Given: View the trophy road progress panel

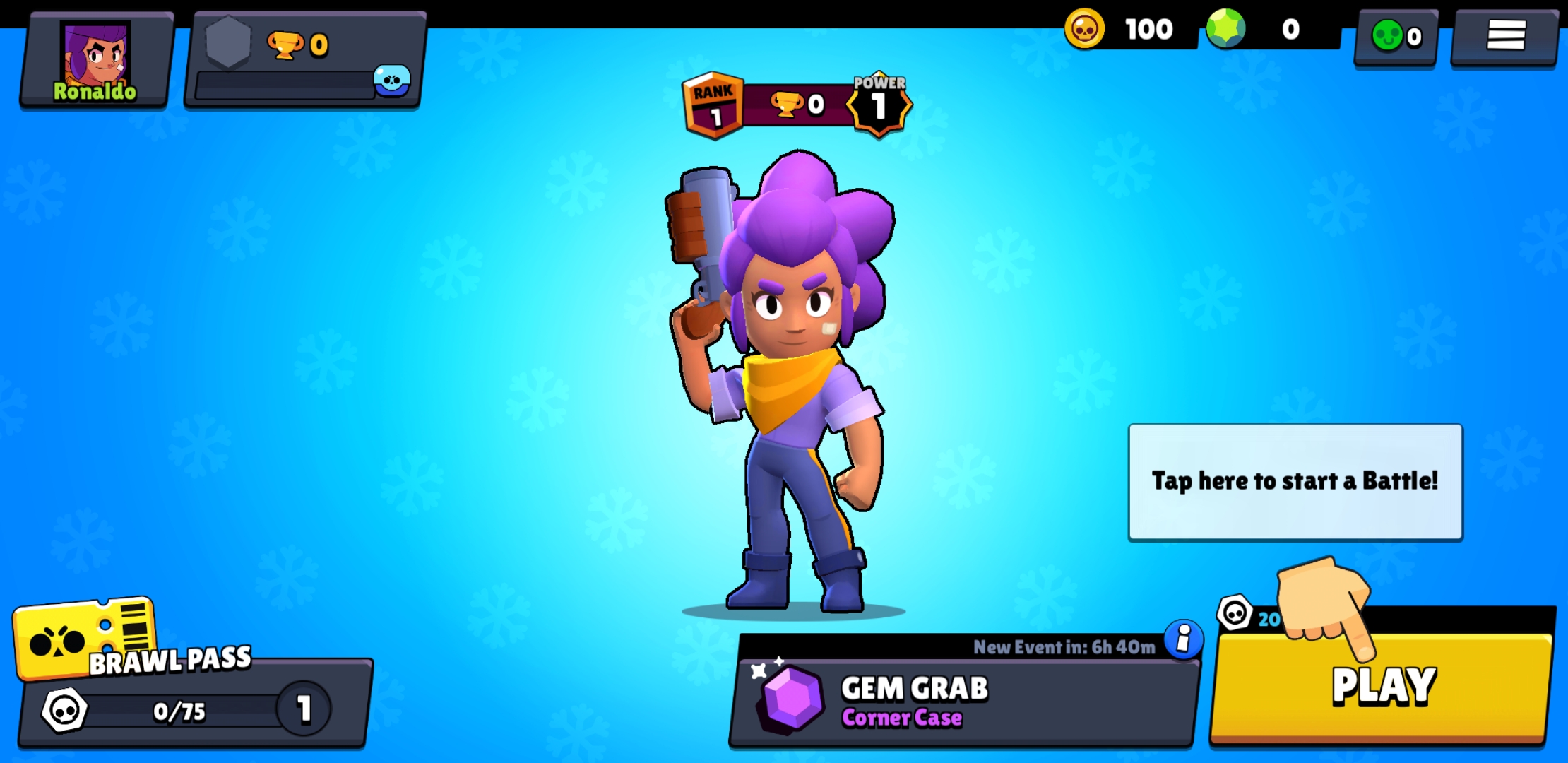Looking at the screenshot, I should 304,61.
